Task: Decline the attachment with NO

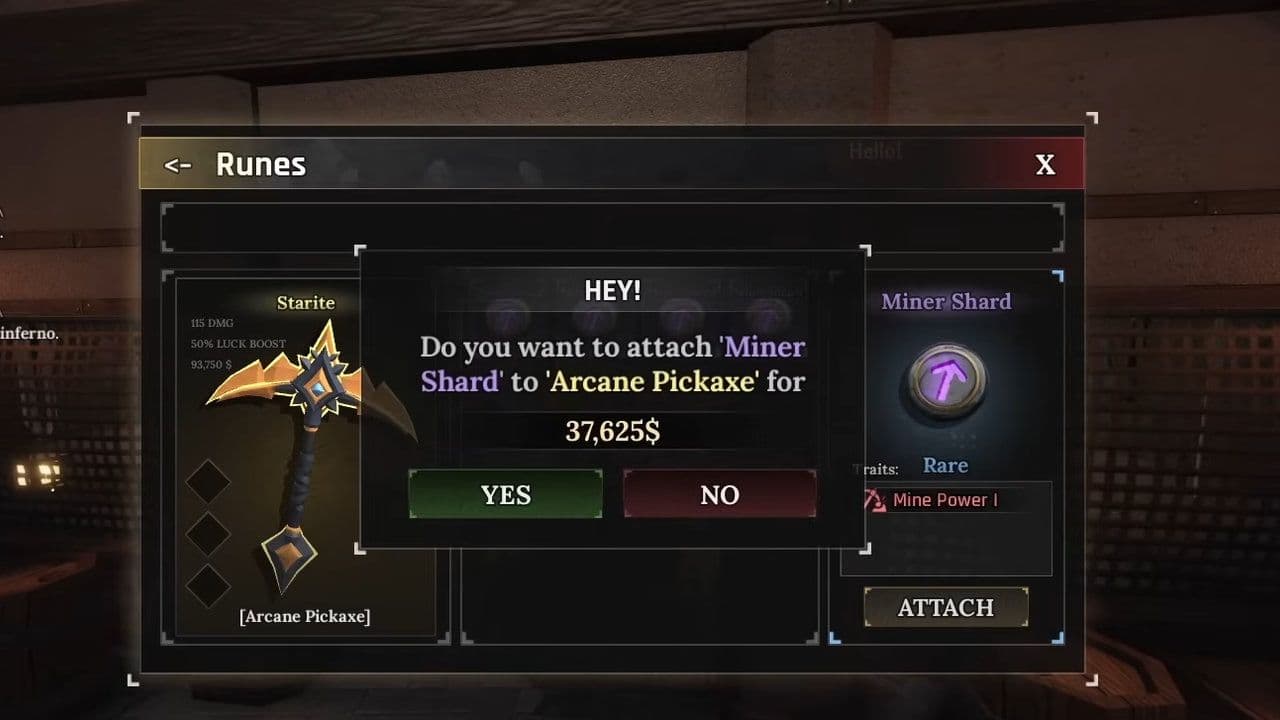Action: tap(719, 494)
